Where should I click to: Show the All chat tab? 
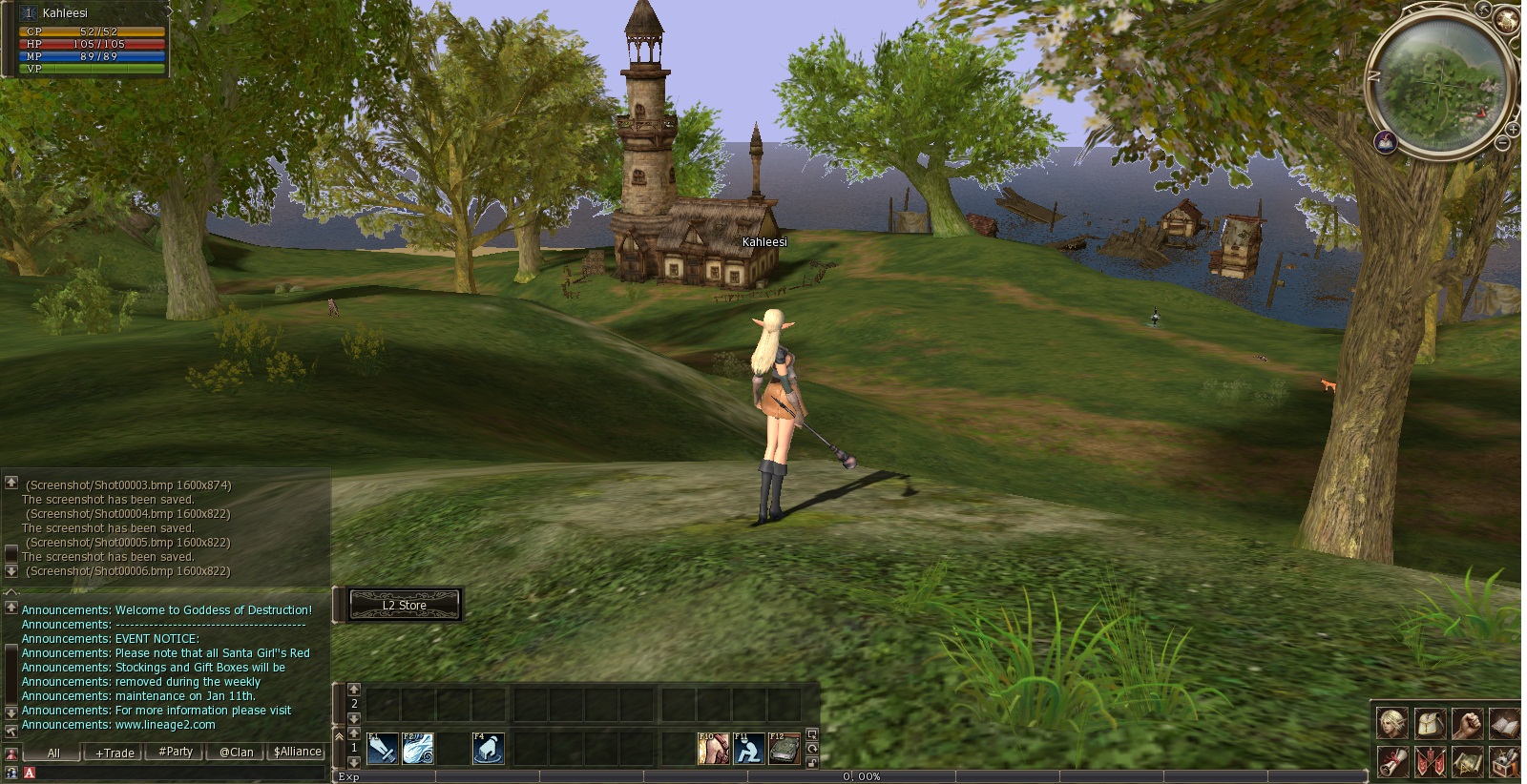point(53,753)
